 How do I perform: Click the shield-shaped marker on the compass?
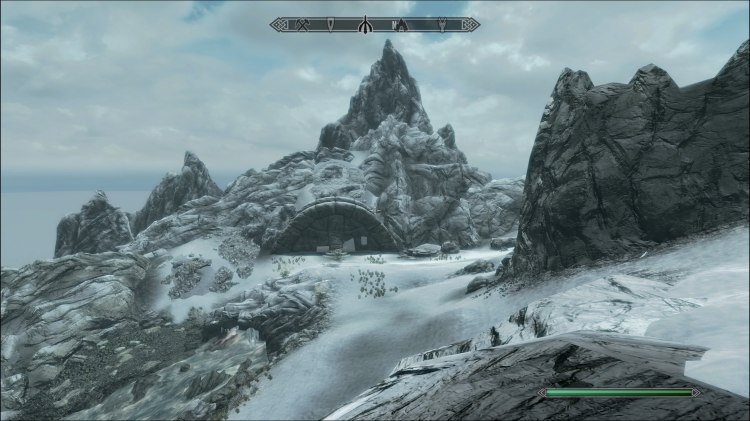[x=331, y=24]
